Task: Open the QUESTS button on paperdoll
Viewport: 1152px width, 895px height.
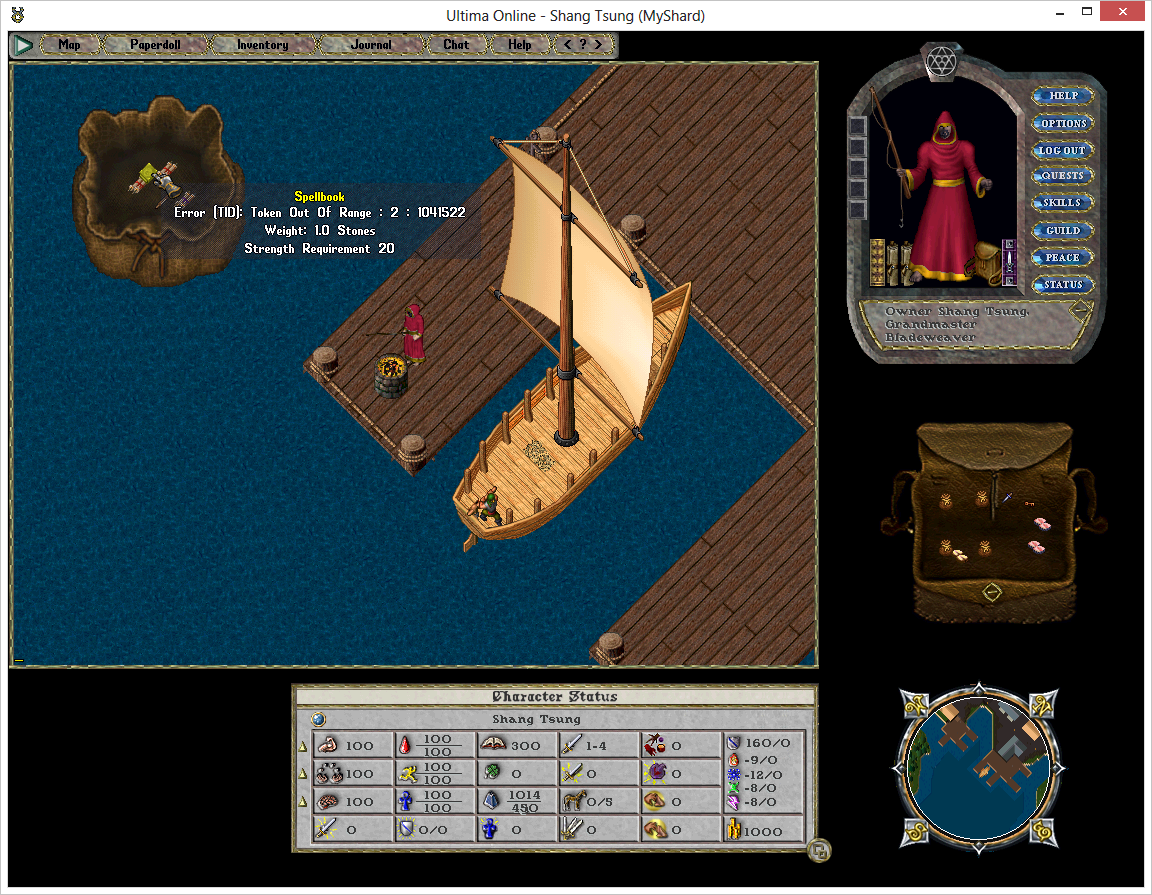Action: [x=1062, y=176]
